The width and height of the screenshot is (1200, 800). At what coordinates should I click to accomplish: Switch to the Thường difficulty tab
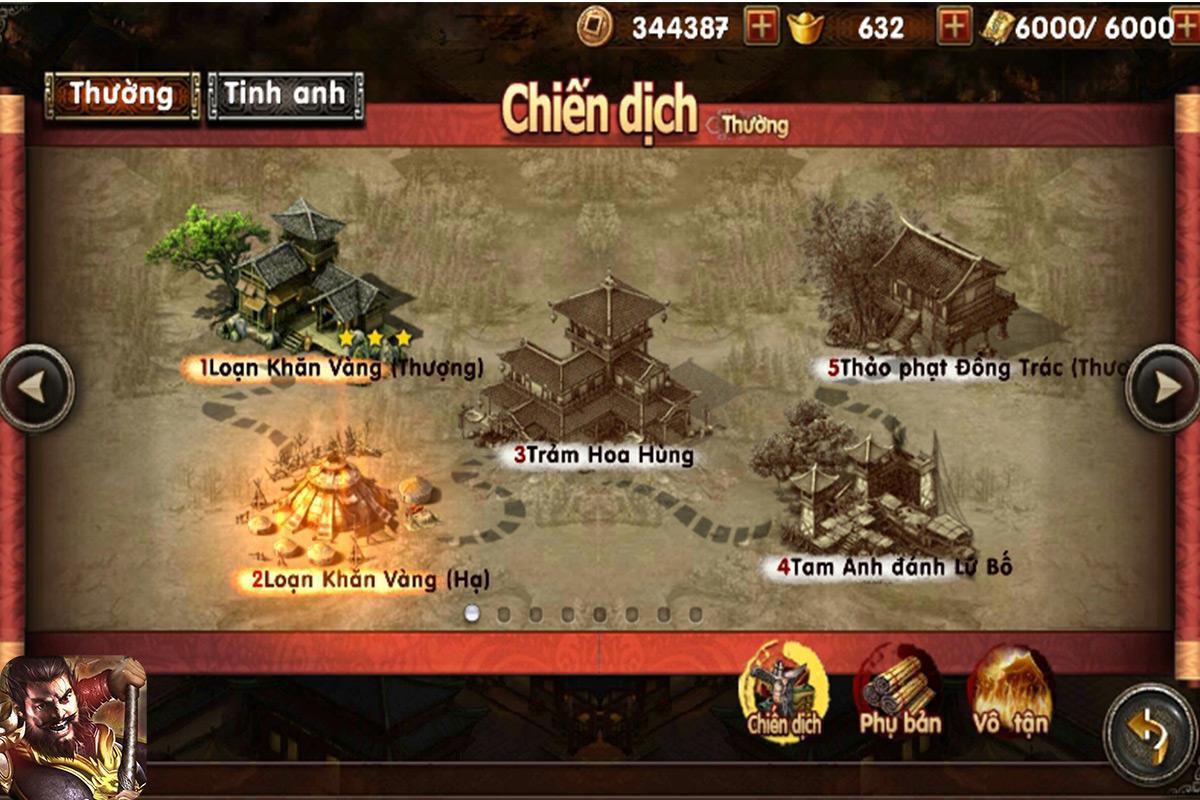click(x=121, y=96)
